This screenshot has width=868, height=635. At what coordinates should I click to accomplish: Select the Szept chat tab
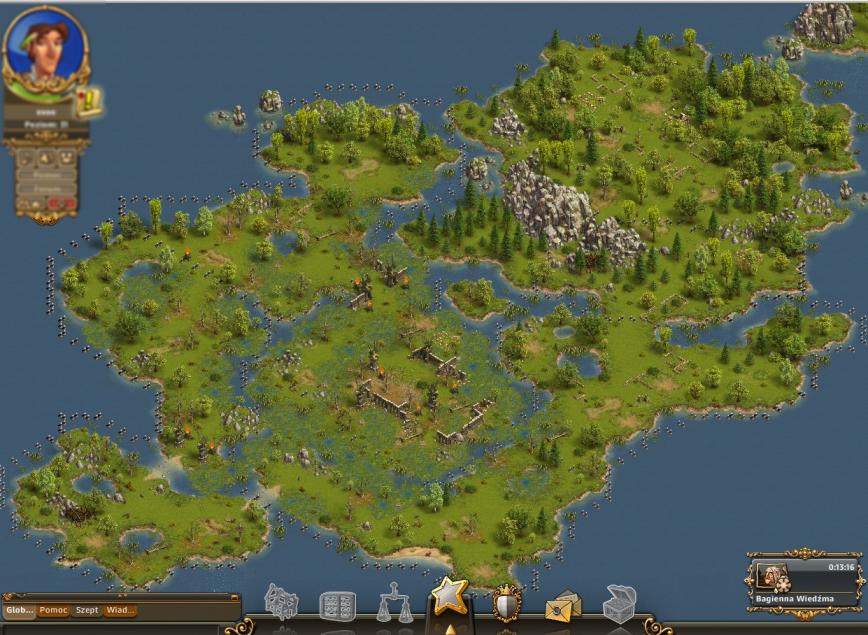(x=87, y=610)
